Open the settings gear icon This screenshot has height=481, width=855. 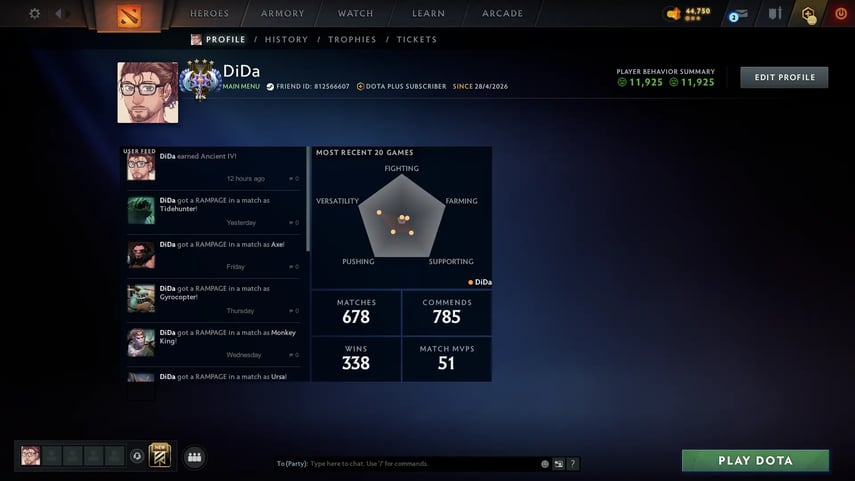point(35,14)
